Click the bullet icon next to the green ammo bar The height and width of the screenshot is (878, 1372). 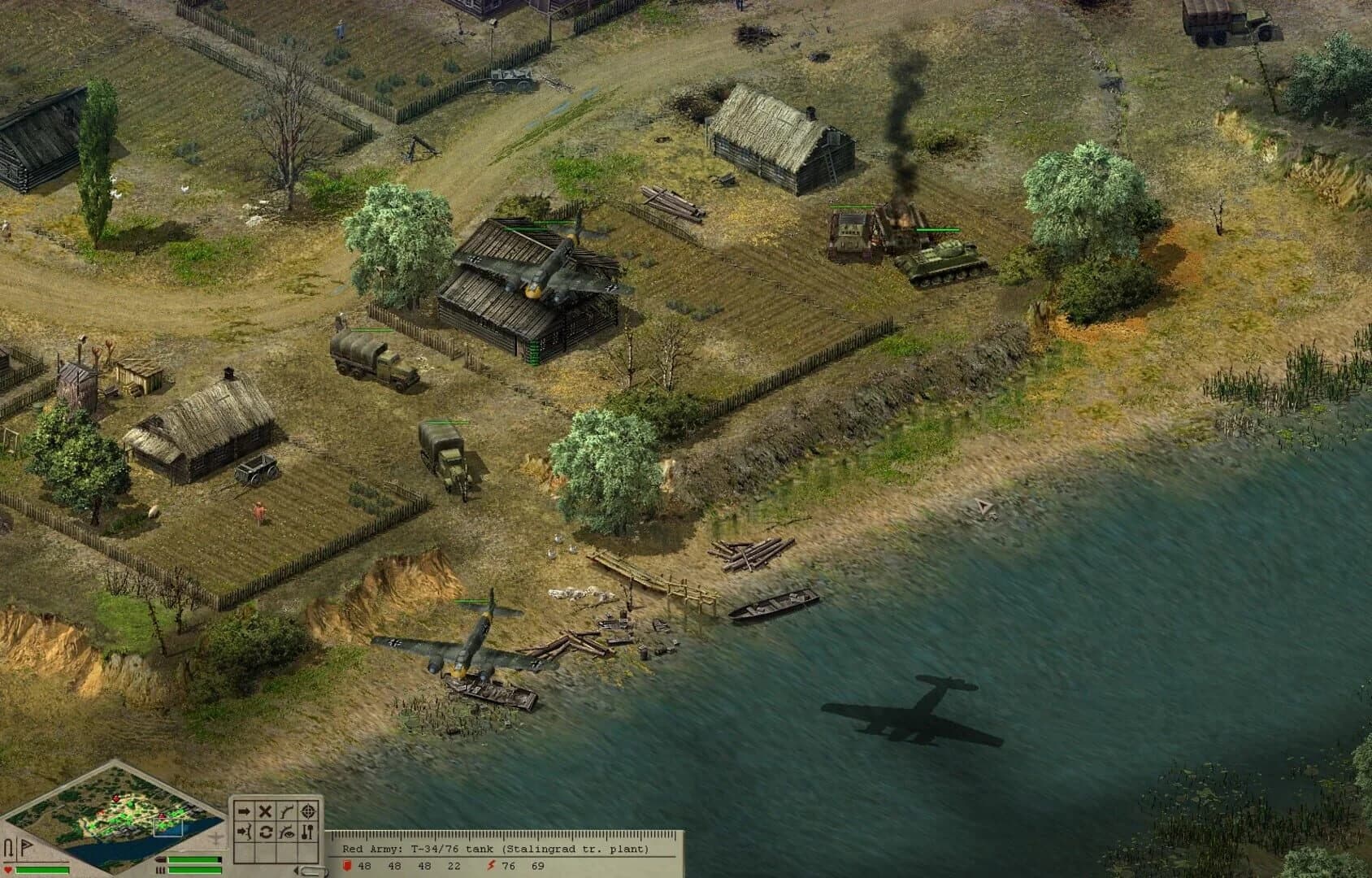click(x=161, y=859)
